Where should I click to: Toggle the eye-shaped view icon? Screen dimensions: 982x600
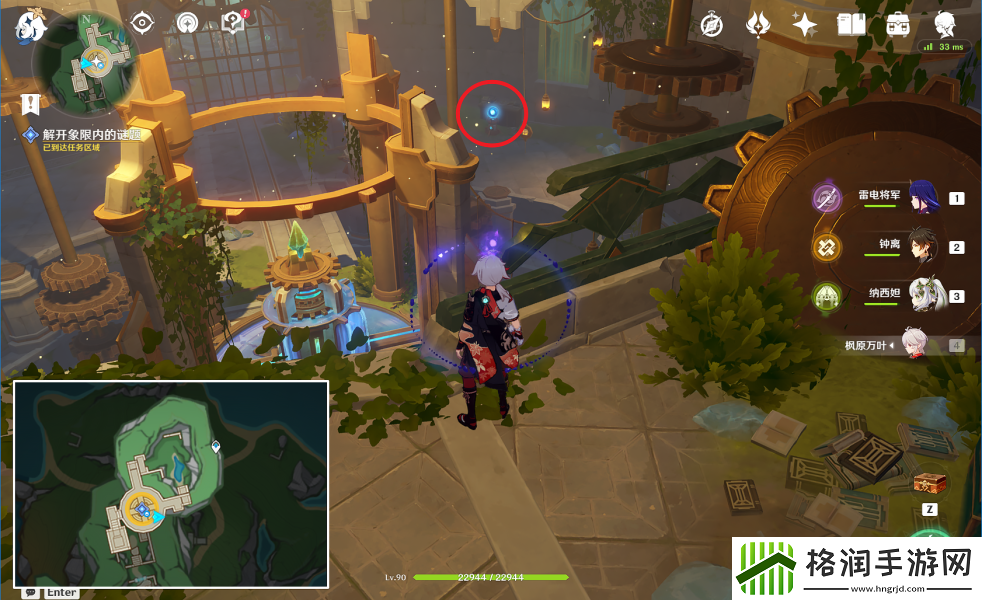143,23
